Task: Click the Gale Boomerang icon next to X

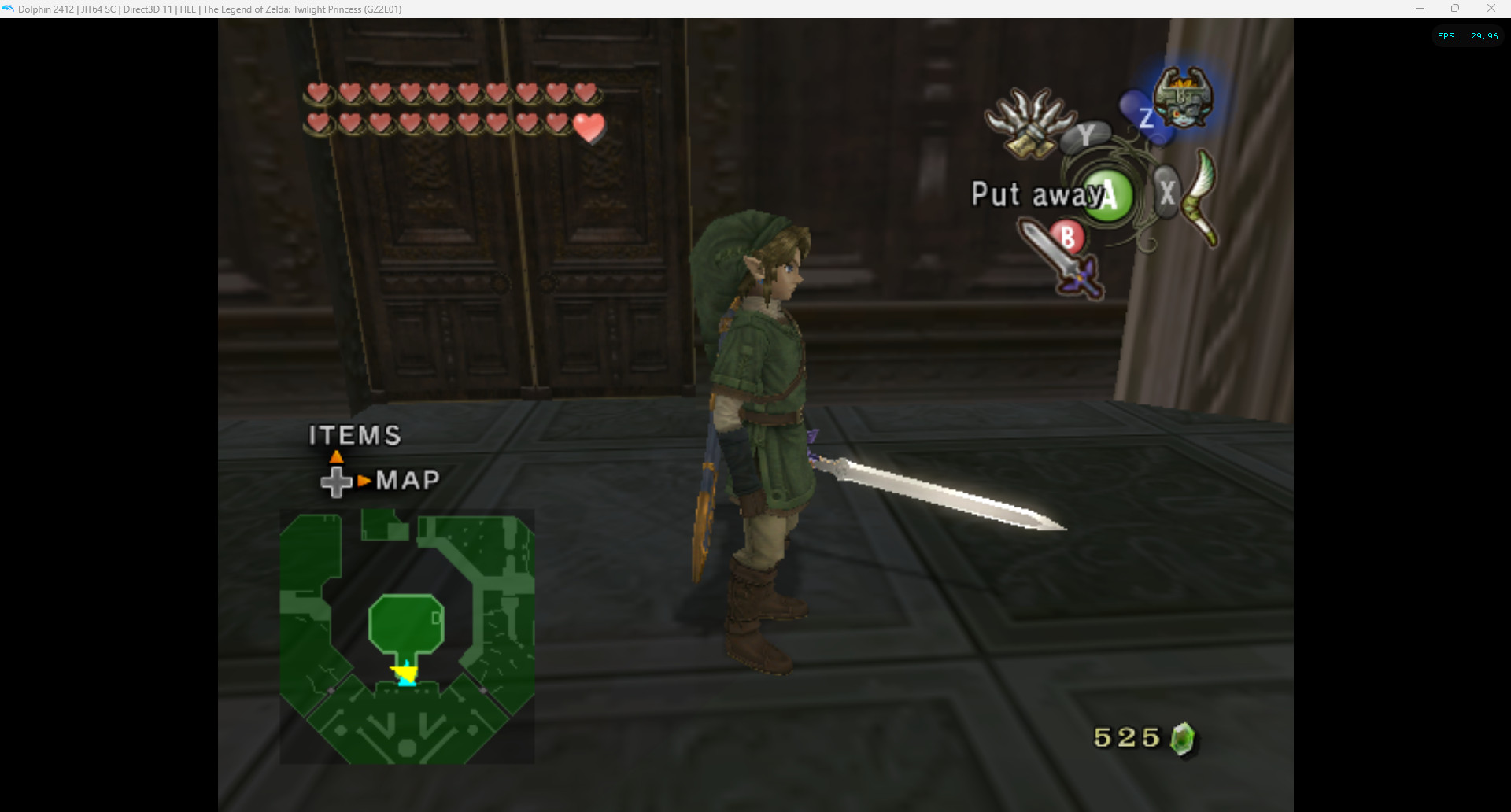Action: pos(1199,195)
